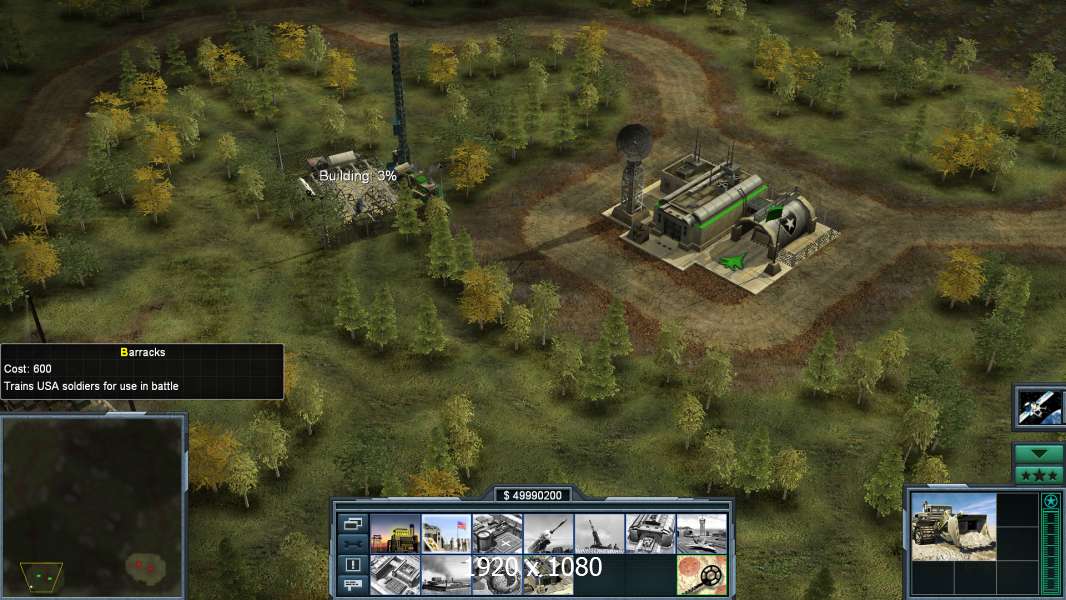1066x600 pixels.
Task: Click the exclamation mark button
Action: point(353,564)
